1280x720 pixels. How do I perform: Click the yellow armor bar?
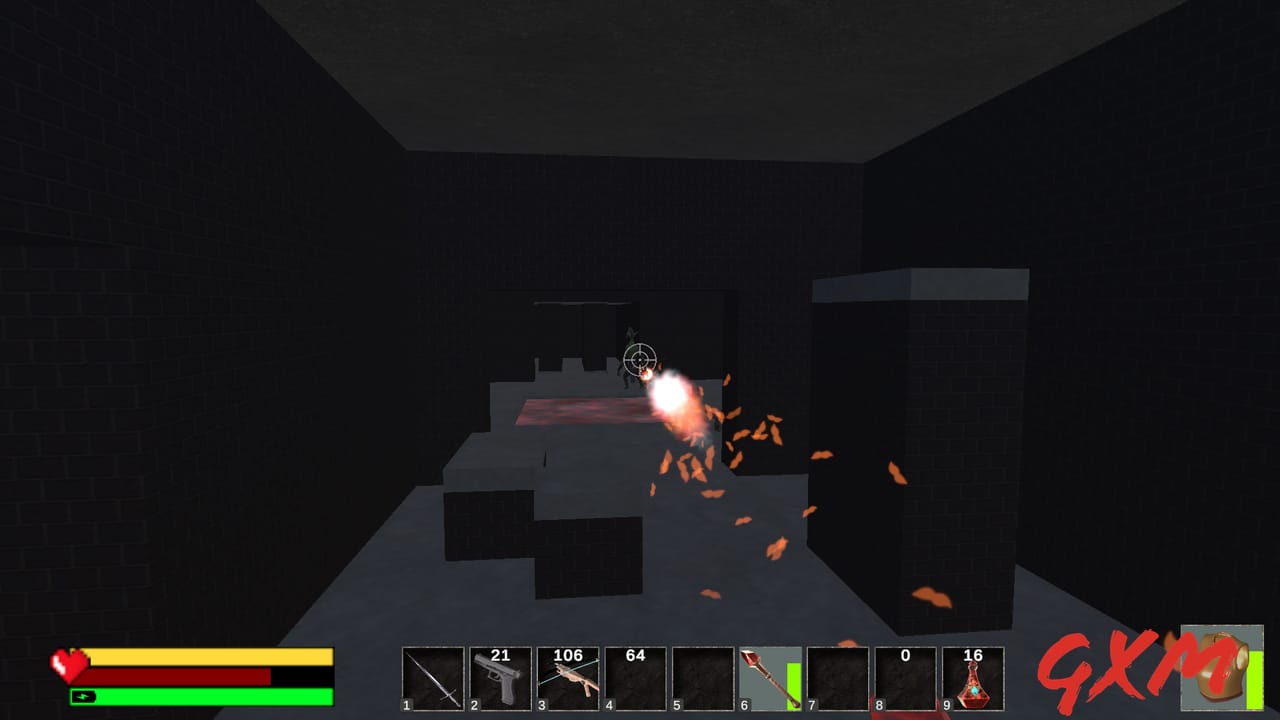coord(210,655)
